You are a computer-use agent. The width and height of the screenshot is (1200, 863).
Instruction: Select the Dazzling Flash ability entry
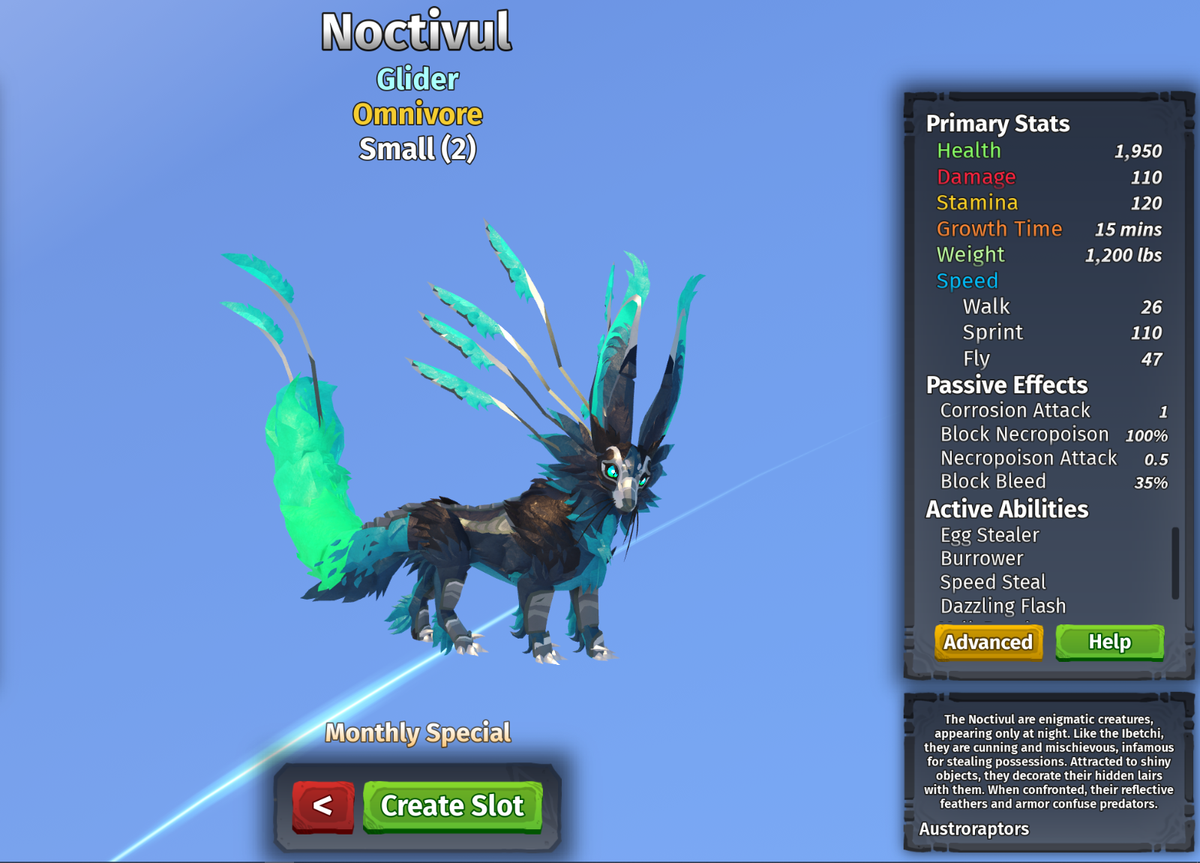coord(1003,606)
